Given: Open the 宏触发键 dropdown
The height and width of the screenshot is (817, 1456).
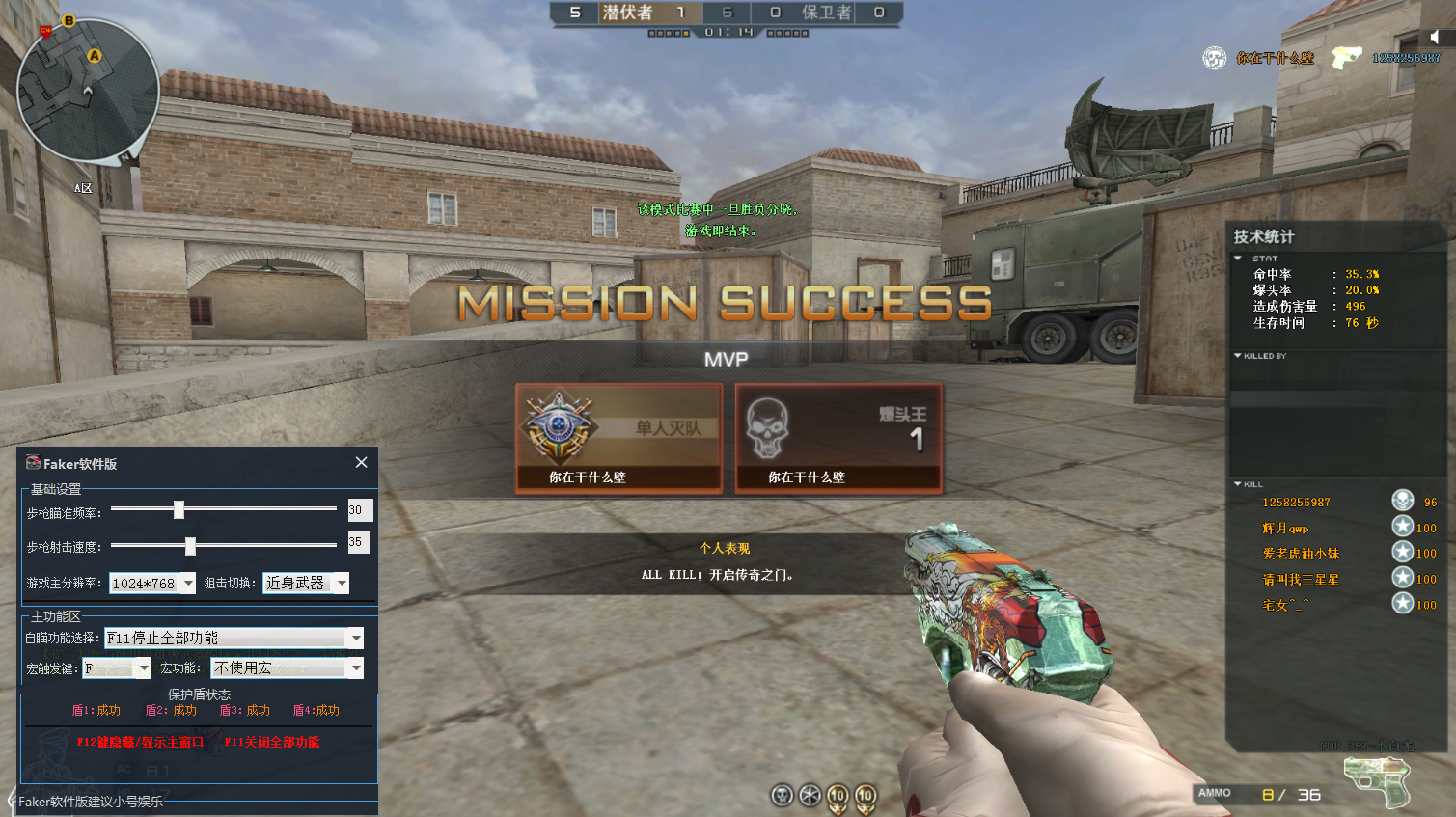Looking at the screenshot, I should 144,667.
